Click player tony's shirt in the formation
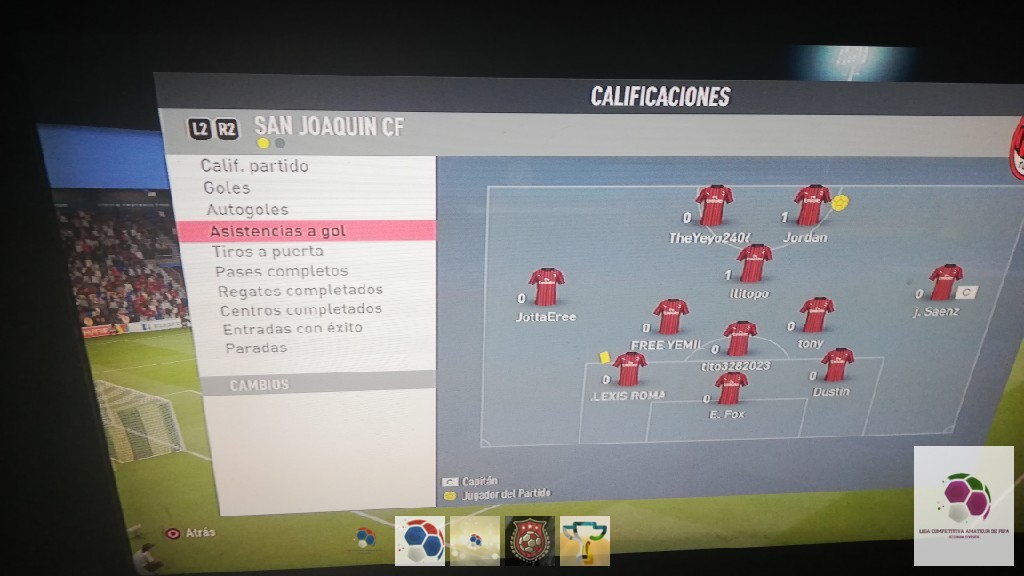 tap(816, 315)
